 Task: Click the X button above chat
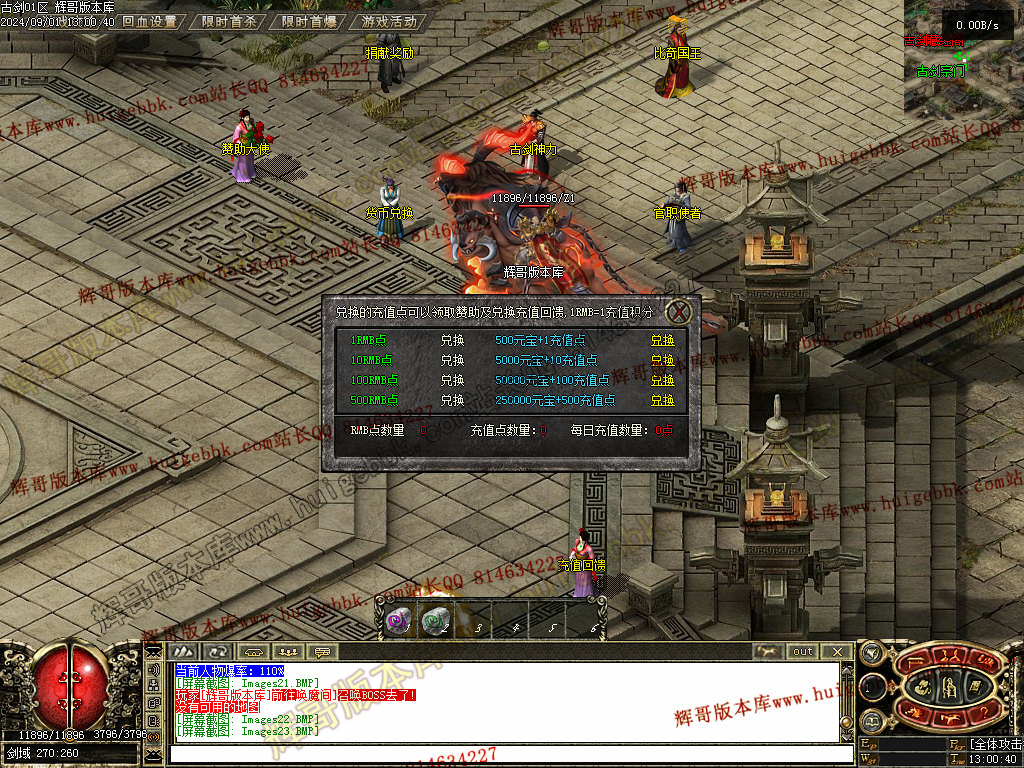click(837, 652)
